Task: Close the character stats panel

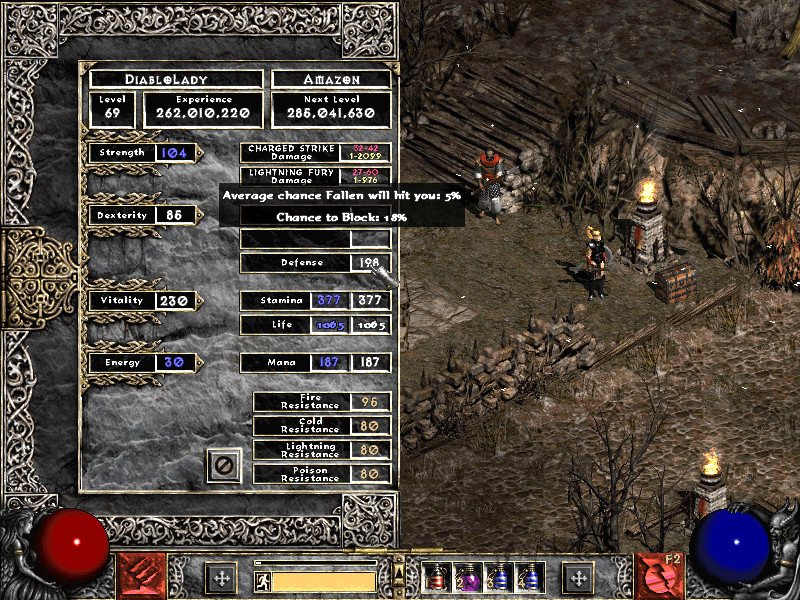Action: (225, 465)
